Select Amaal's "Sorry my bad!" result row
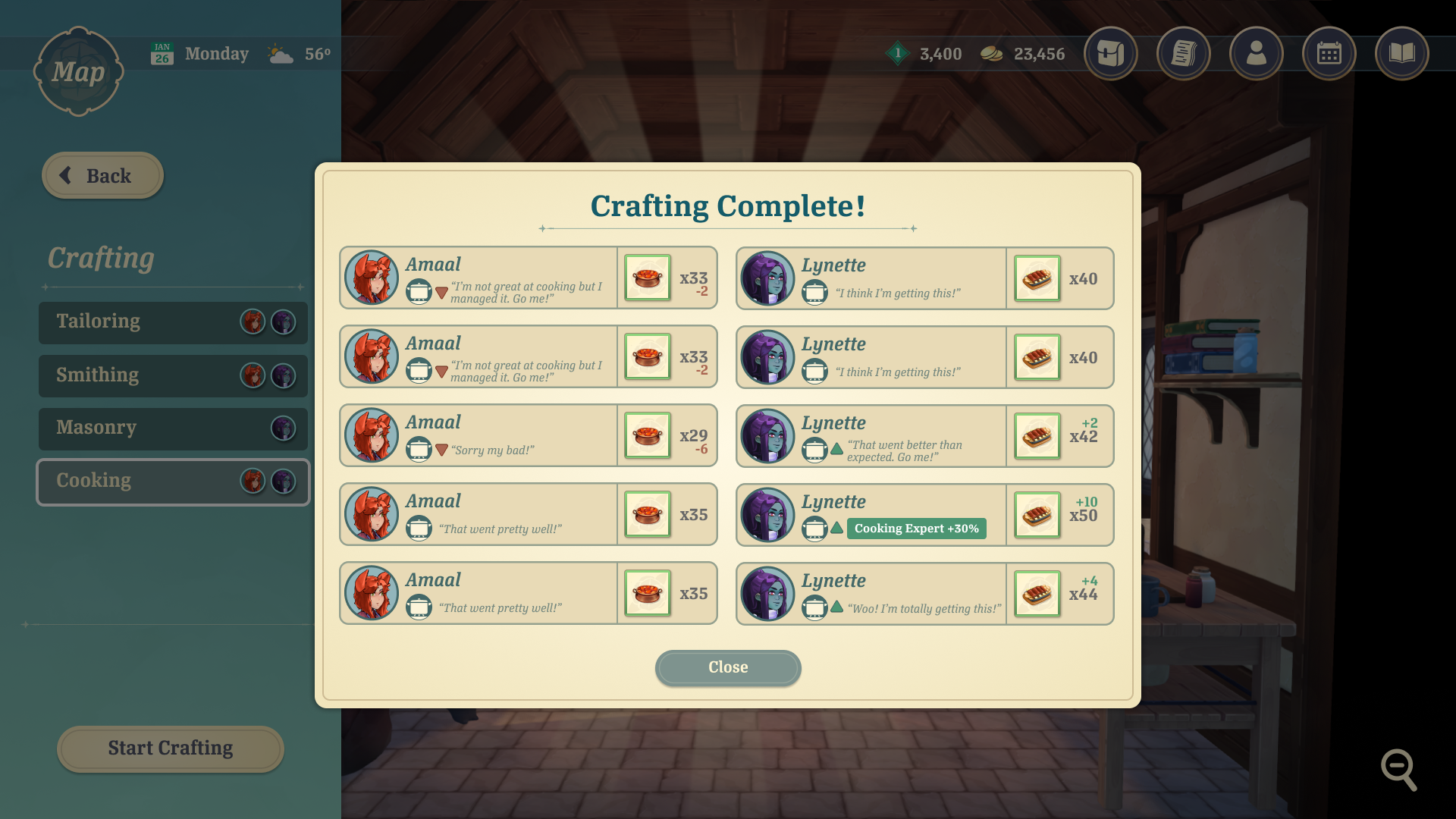The height and width of the screenshot is (819, 1456). point(528,436)
